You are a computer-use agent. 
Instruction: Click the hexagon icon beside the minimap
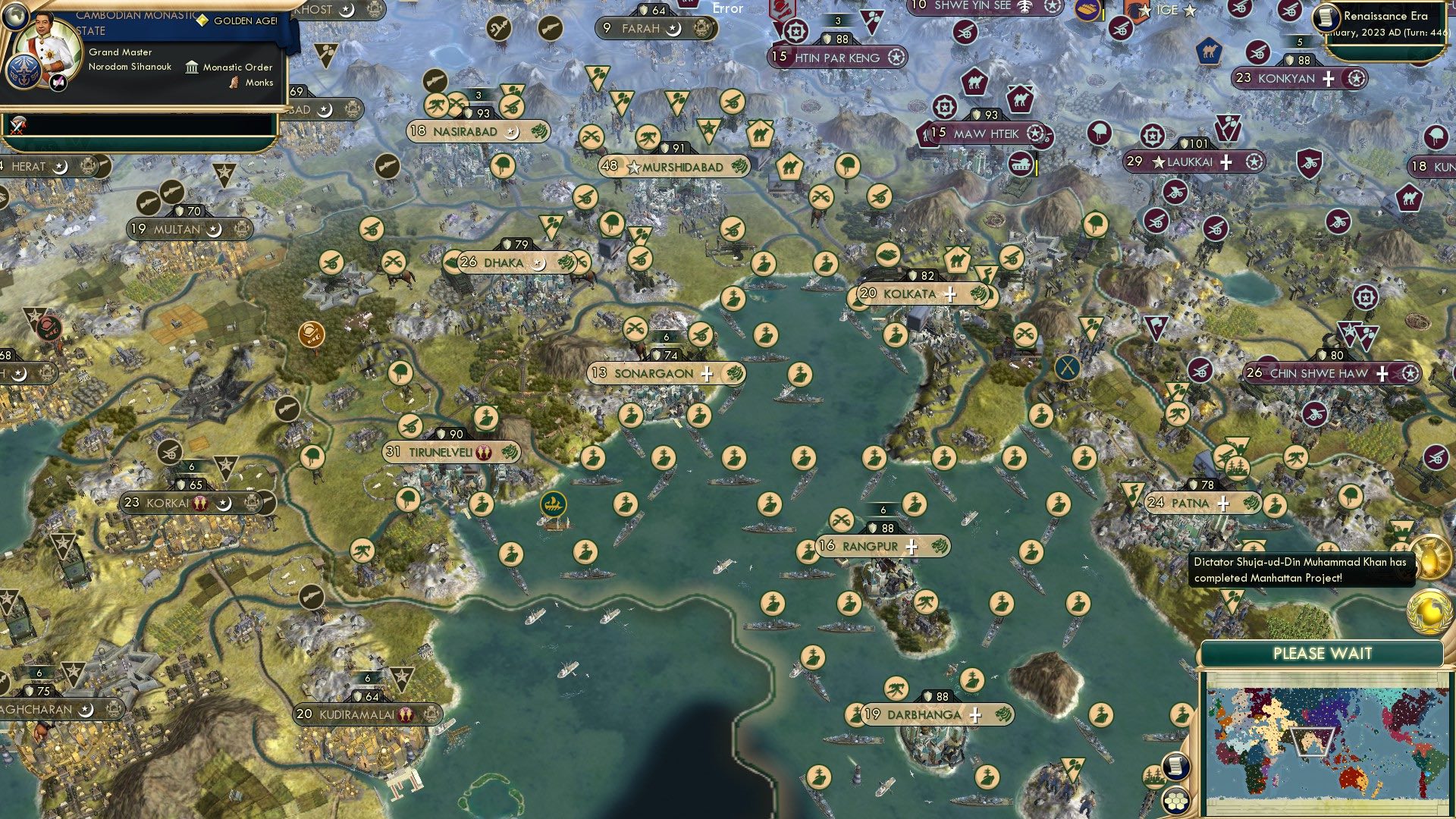(x=1175, y=800)
